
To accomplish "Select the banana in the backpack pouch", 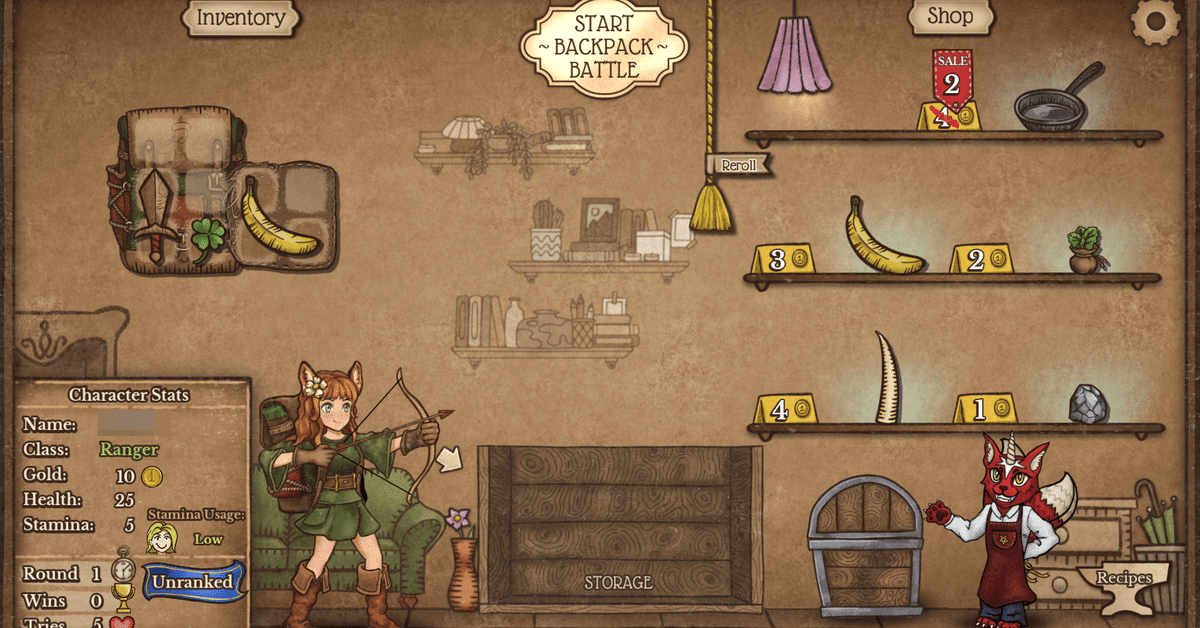I will click(x=278, y=219).
